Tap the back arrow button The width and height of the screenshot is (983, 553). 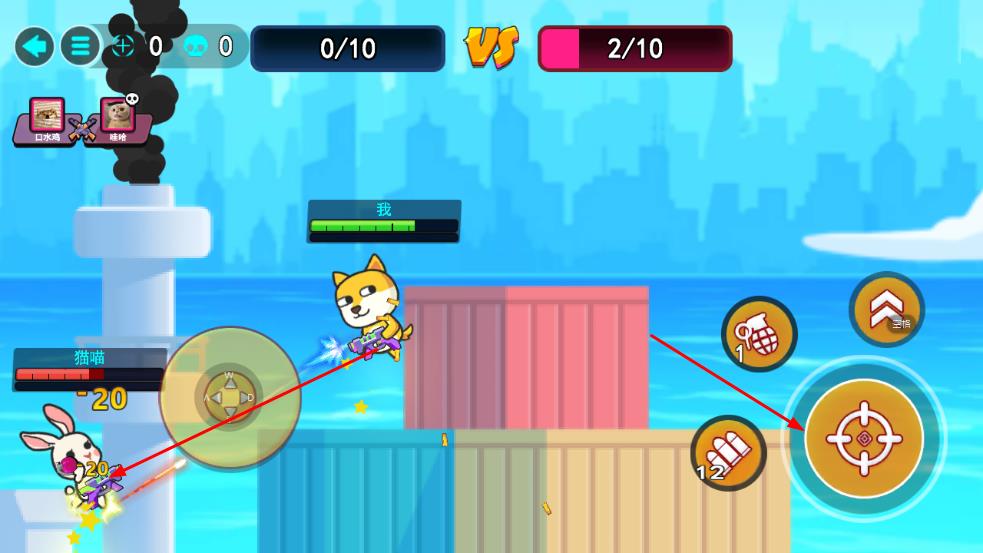[x=35, y=46]
